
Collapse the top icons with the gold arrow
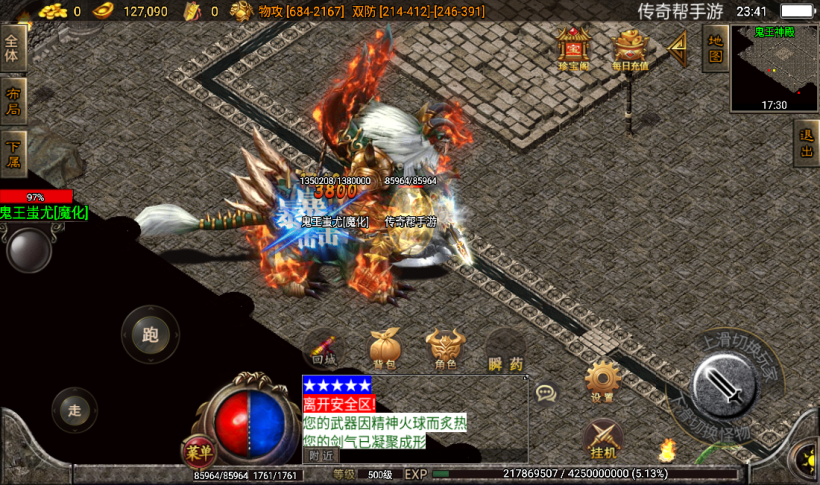(678, 46)
